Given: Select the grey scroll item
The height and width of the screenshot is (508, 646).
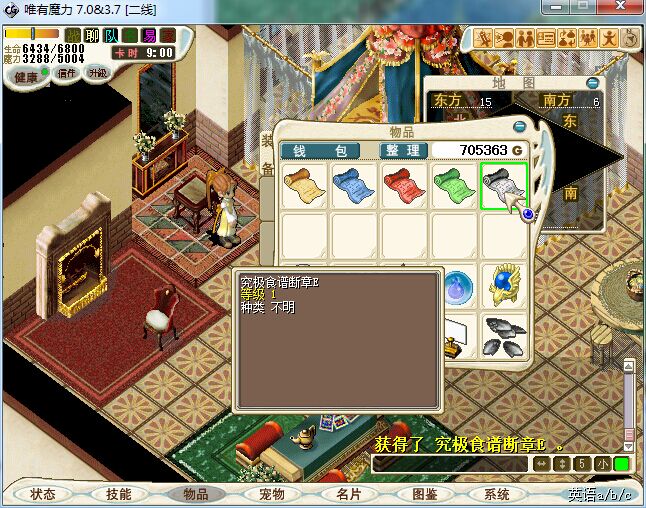Looking at the screenshot, I should (503, 185).
